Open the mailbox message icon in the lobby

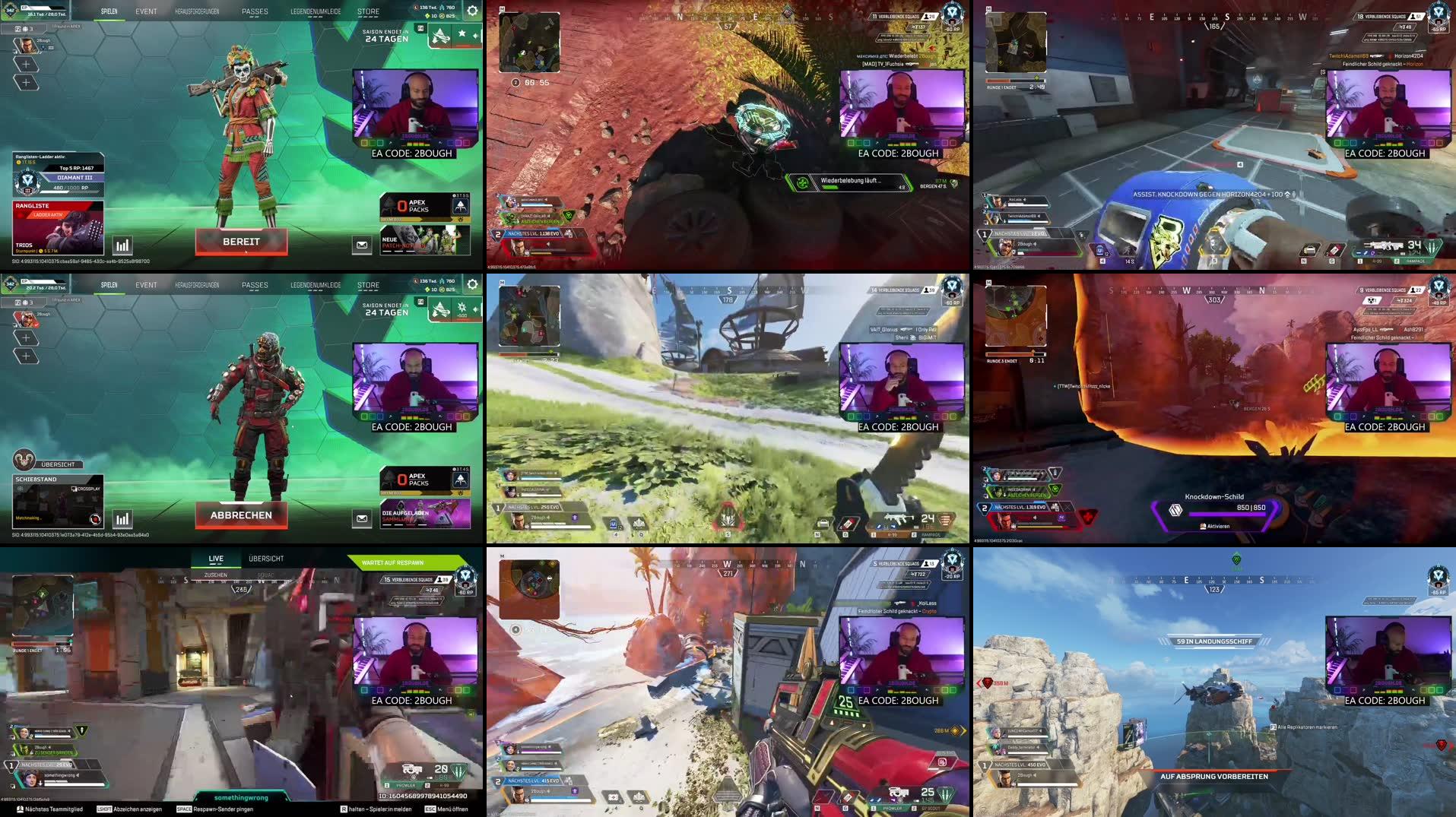click(x=361, y=245)
